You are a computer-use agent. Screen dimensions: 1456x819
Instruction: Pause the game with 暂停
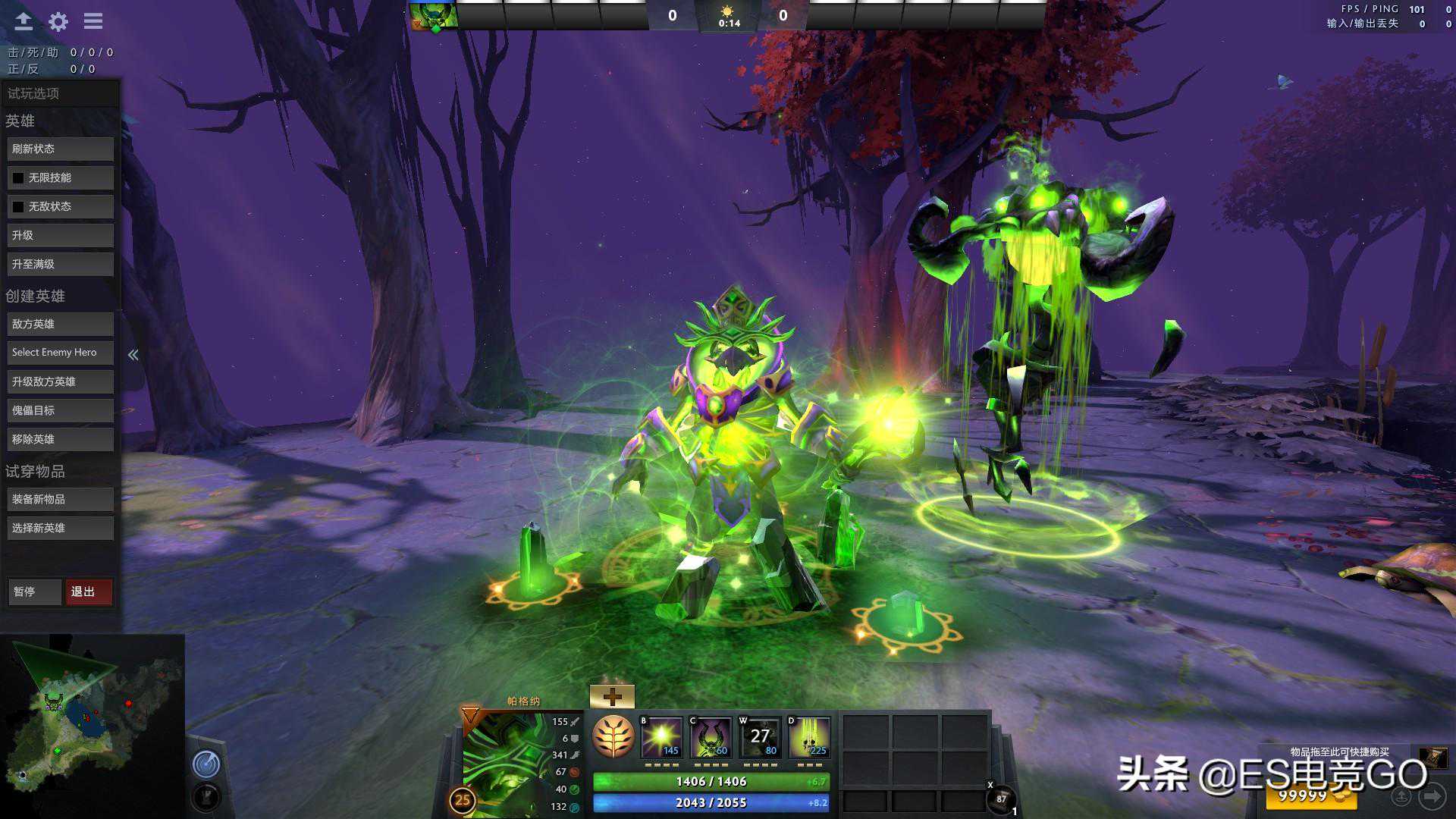click(x=34, y=592)
